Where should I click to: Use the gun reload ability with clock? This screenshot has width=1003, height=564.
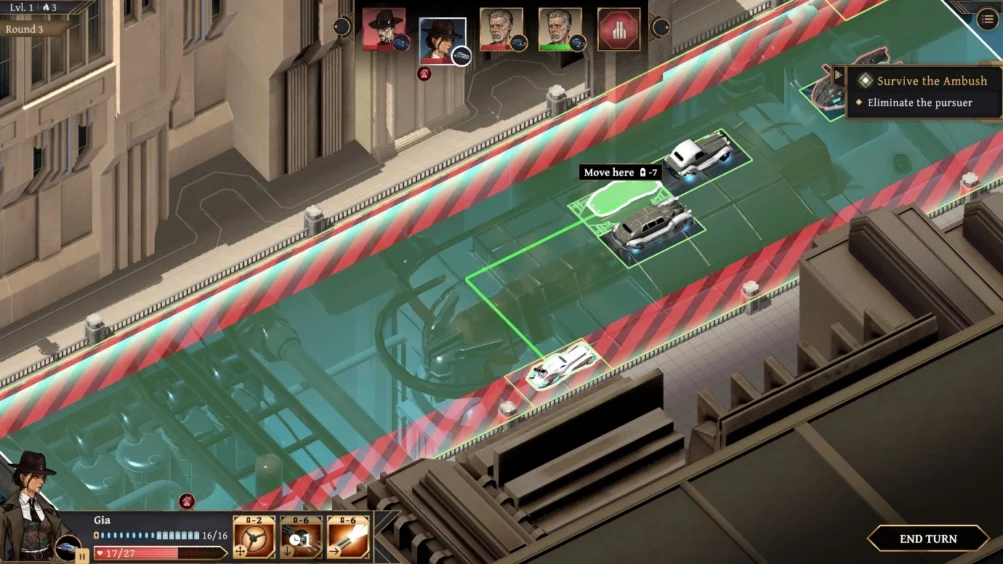(x=301, y=537)
